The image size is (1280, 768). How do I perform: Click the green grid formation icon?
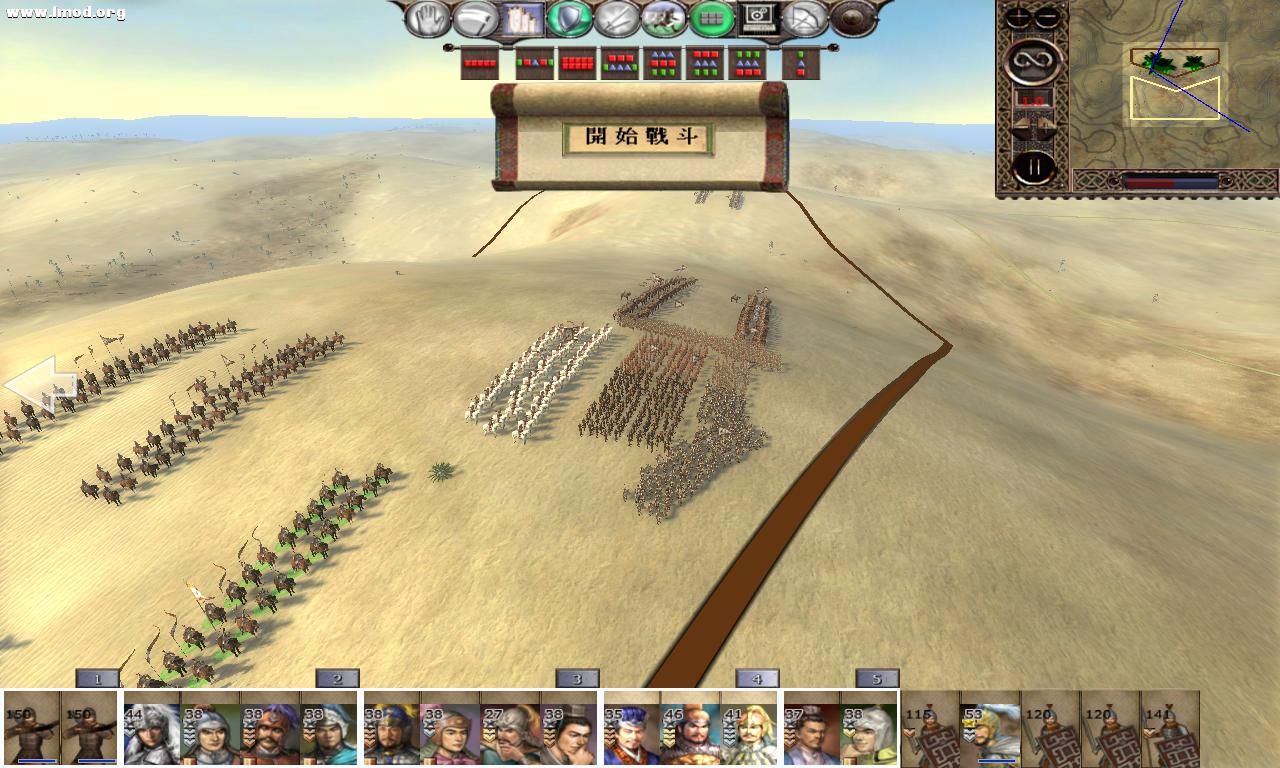(x=709, y=16)
